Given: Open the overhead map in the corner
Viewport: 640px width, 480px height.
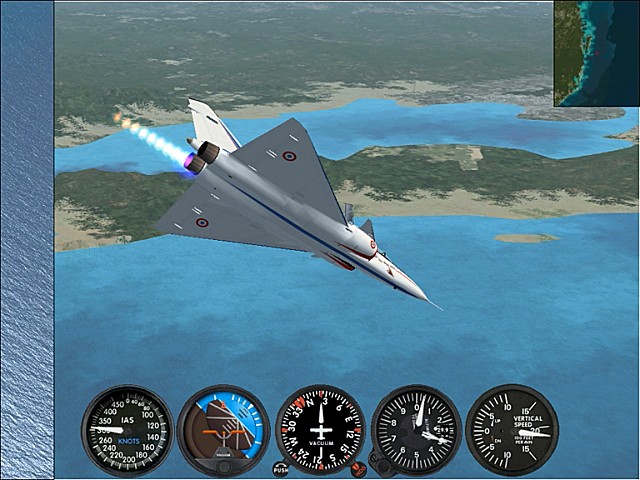Looking at the screenshot, I should [x=597, y=53].
